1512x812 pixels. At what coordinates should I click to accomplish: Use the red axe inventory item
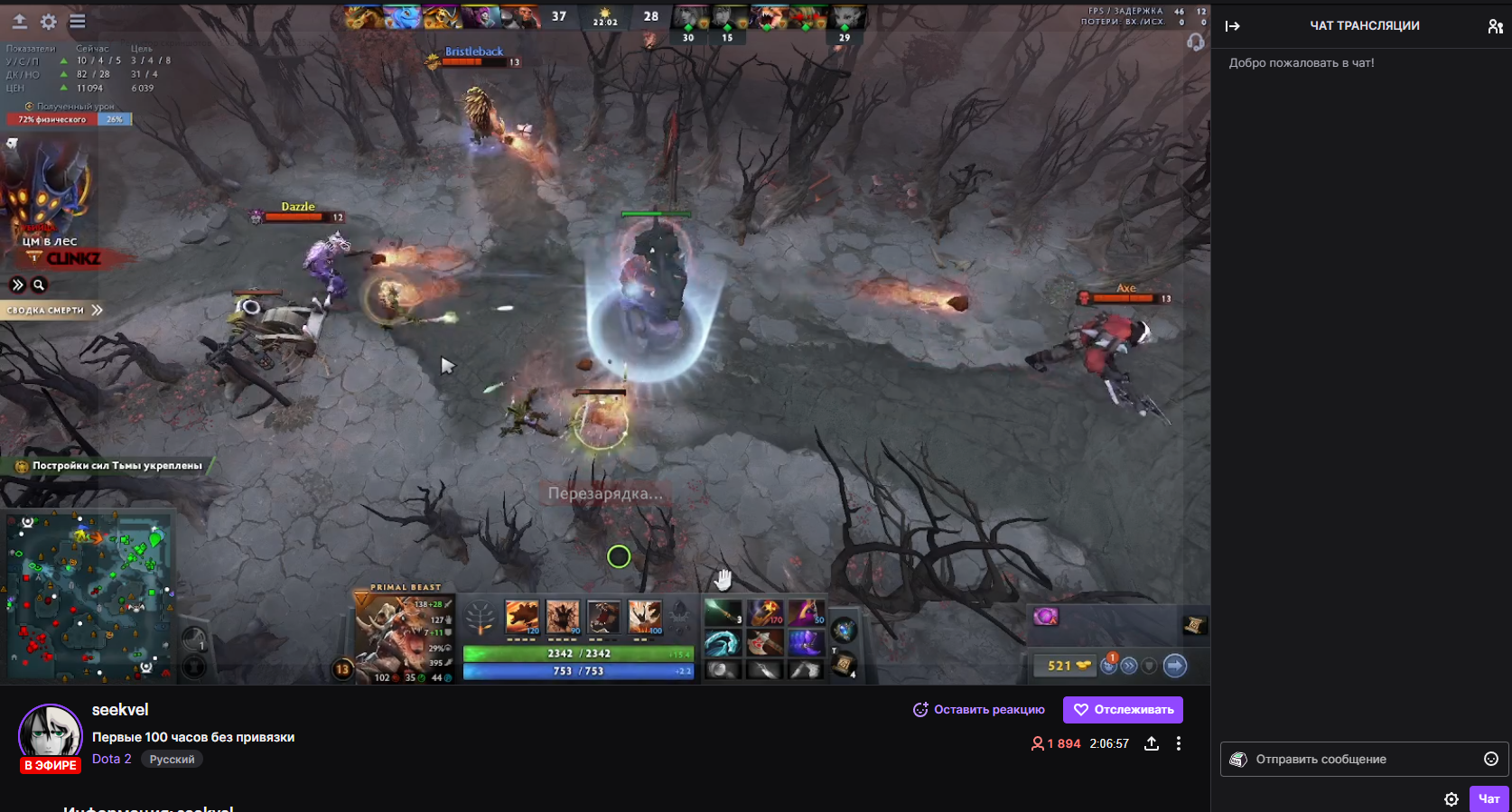[764, 643]
